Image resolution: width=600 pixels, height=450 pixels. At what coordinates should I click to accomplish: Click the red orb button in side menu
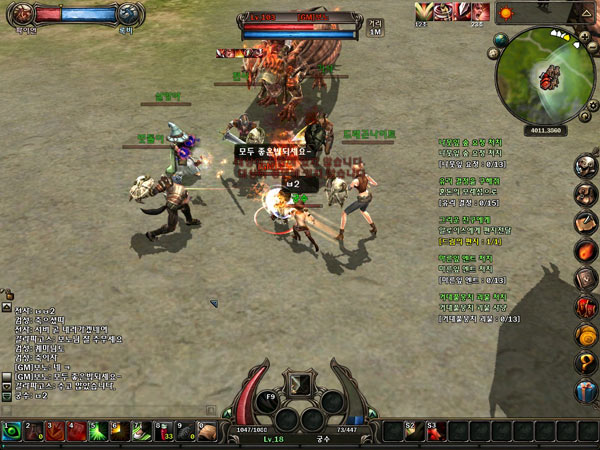coord(588,250)
